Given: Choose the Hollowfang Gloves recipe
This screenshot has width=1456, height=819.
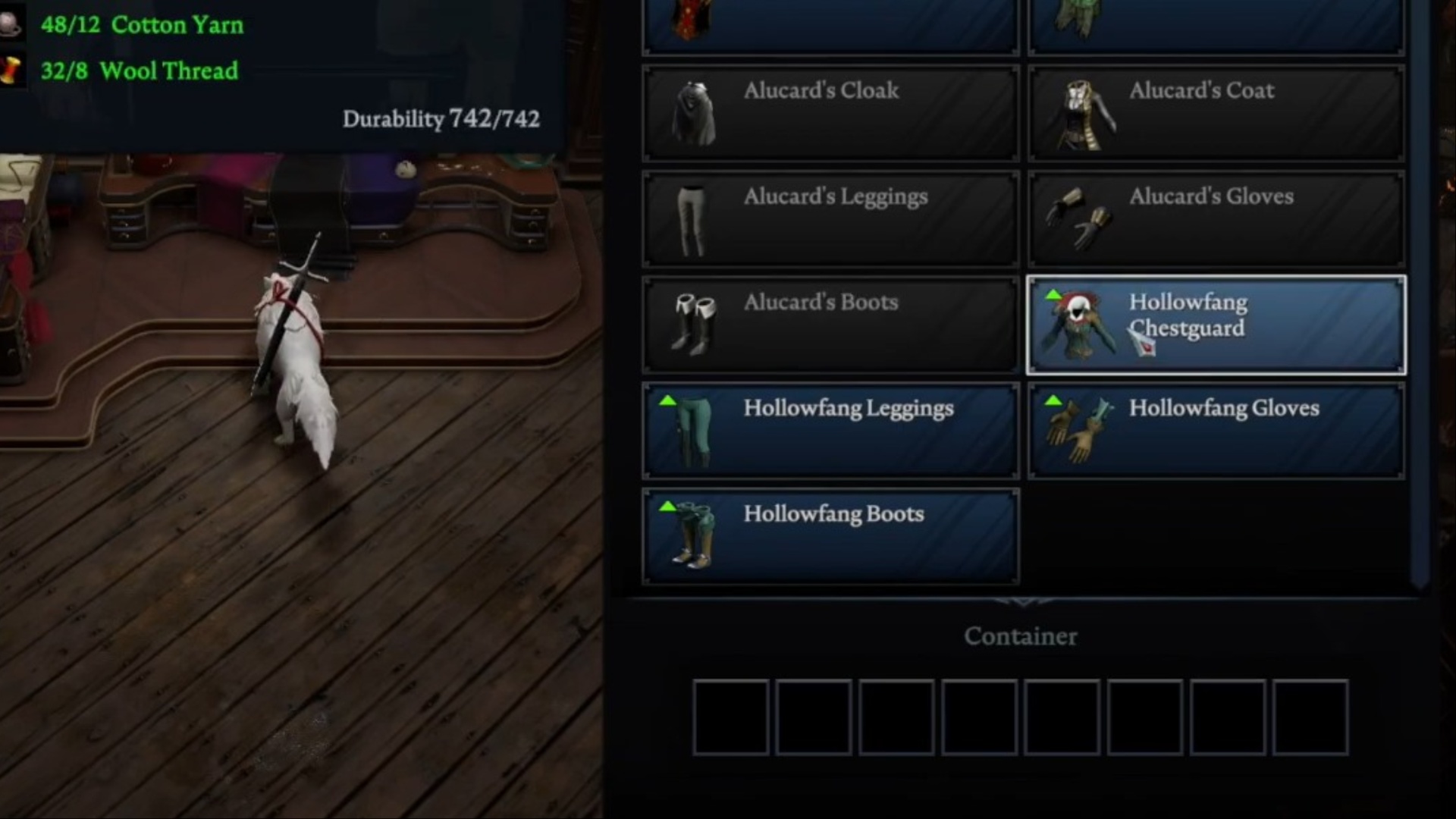Looking at the screenshot, I should click(1216, 431).
